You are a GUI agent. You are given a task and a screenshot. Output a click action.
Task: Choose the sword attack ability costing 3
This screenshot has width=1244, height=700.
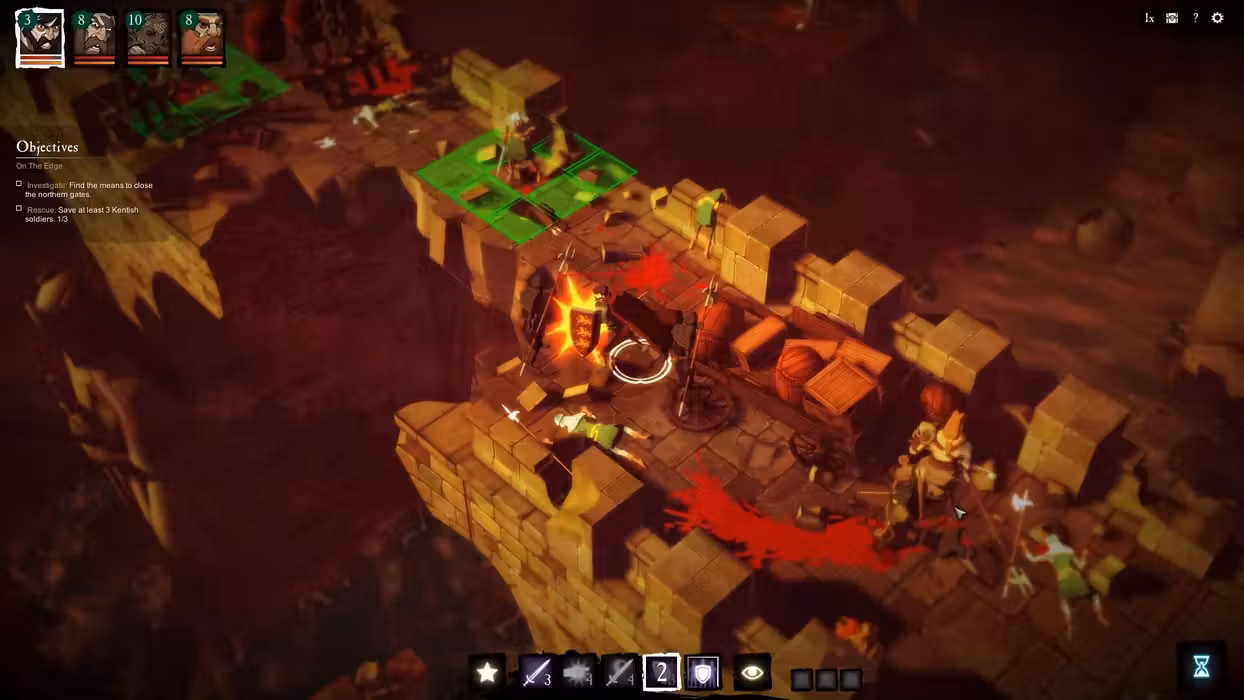(x=536, y=672)
